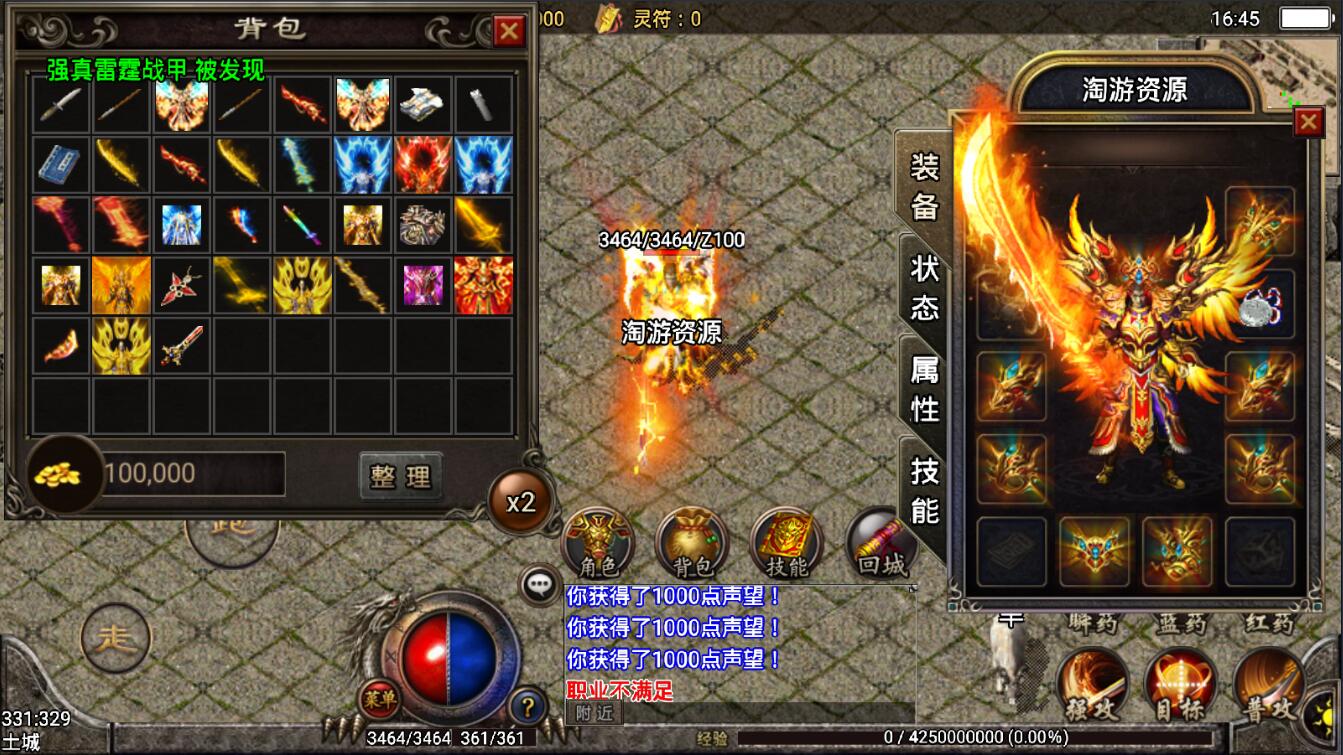Tap the 目标 target button

[x=1180, y=685]
